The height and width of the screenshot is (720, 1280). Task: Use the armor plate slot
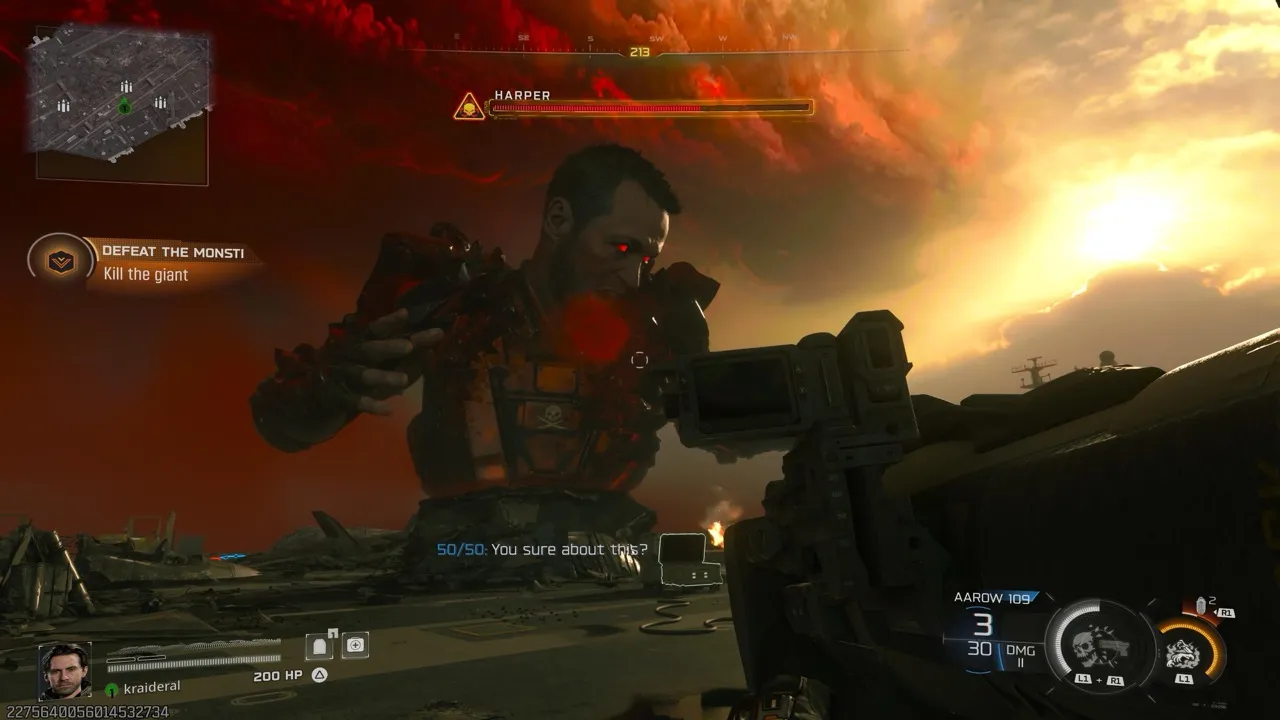tap(320, 646)
